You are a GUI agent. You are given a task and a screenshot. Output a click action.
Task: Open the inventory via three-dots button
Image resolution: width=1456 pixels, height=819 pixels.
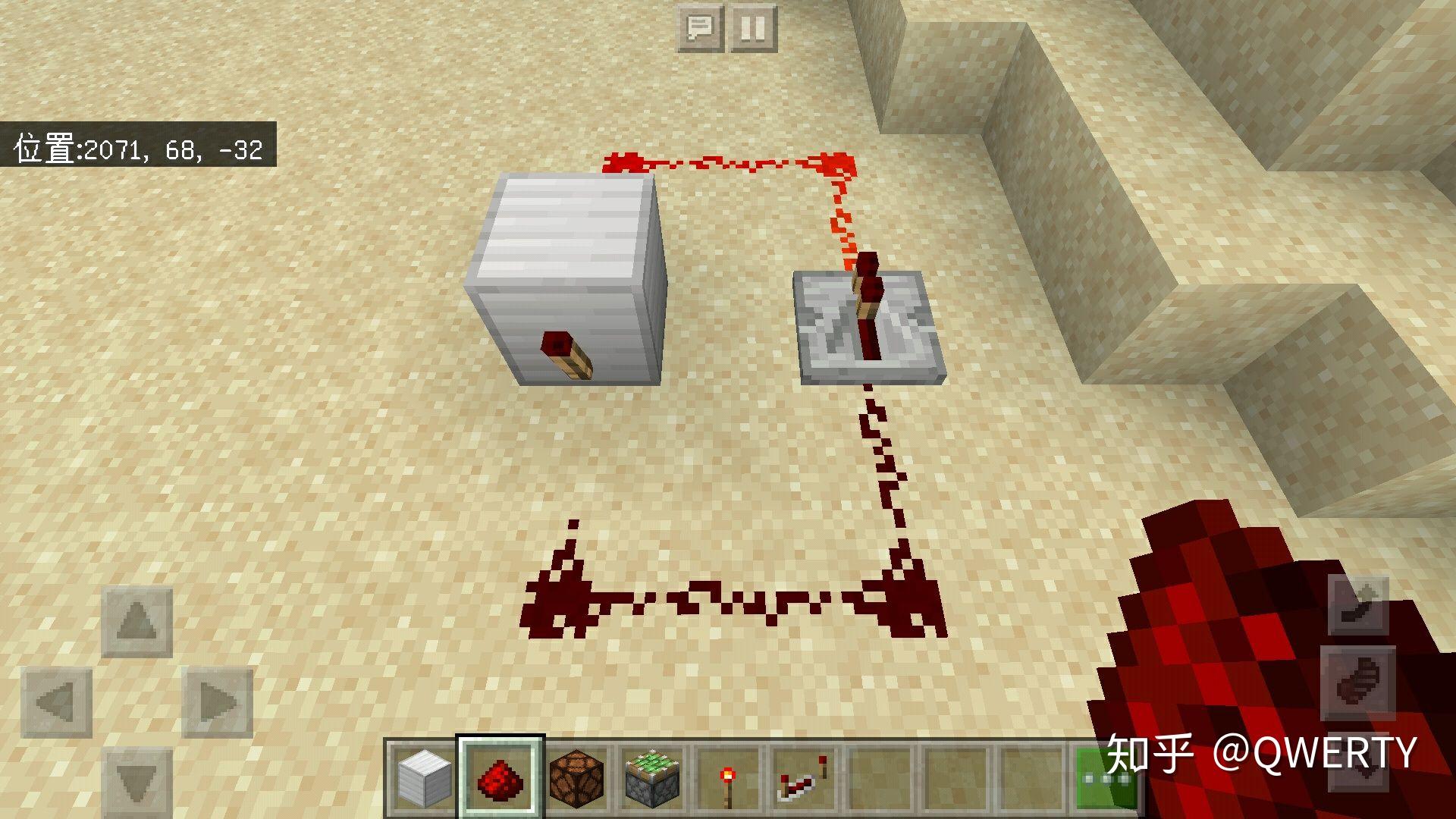[1106, 778]
